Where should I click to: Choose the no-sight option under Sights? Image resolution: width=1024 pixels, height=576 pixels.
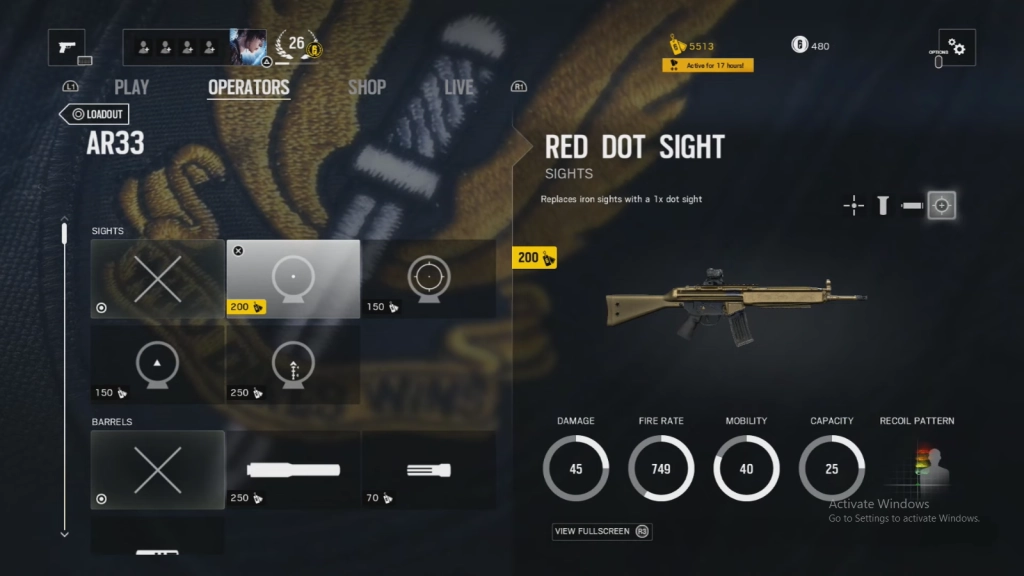pyautogui.click(x=158, y=279)
